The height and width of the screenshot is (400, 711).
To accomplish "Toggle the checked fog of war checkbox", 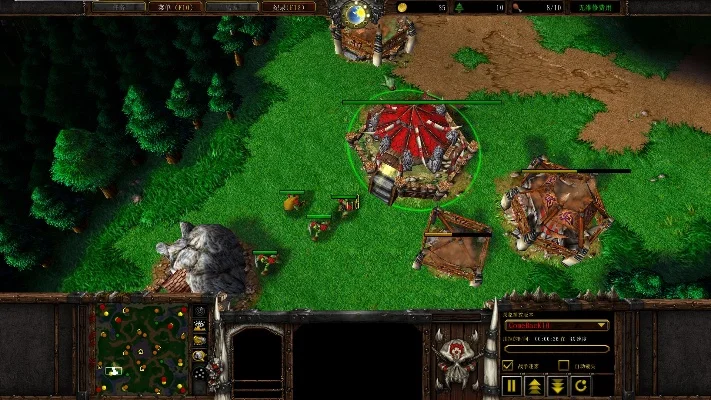I will click(x=508, y=366).
